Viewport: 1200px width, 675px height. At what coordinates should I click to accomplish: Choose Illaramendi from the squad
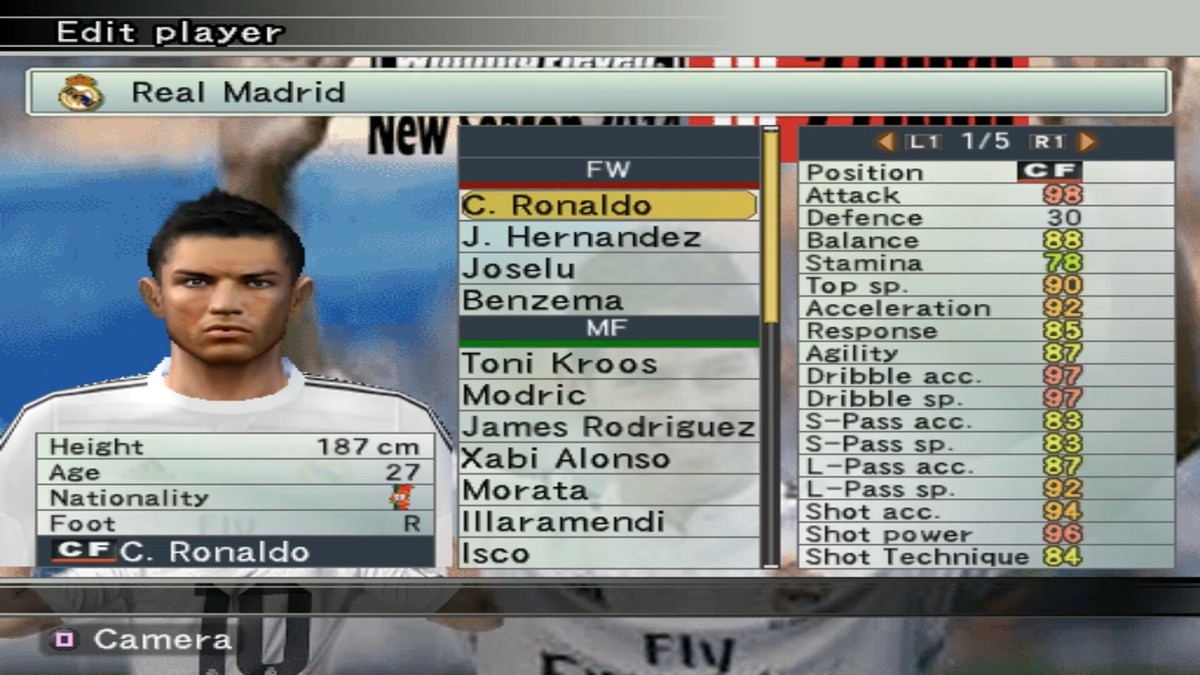click(608, 522)
